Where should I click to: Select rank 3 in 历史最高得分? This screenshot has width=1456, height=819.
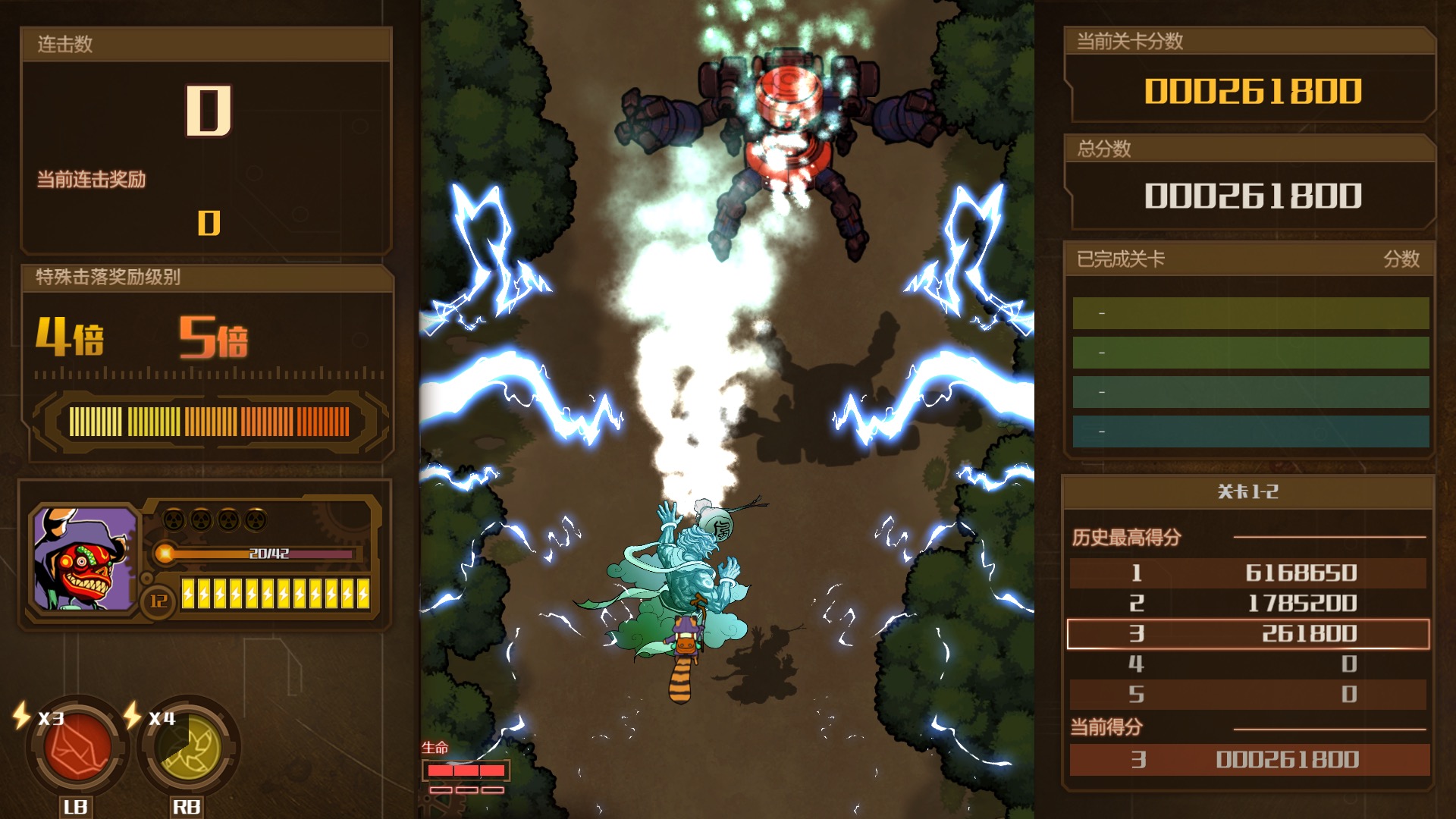pos(1248,632)
